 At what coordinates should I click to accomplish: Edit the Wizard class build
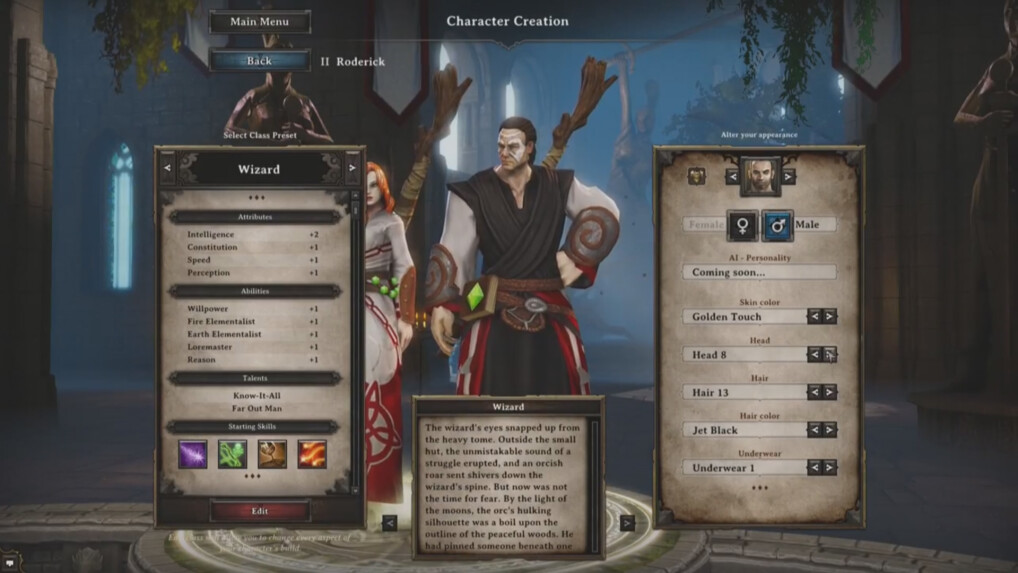coord(259,511)
